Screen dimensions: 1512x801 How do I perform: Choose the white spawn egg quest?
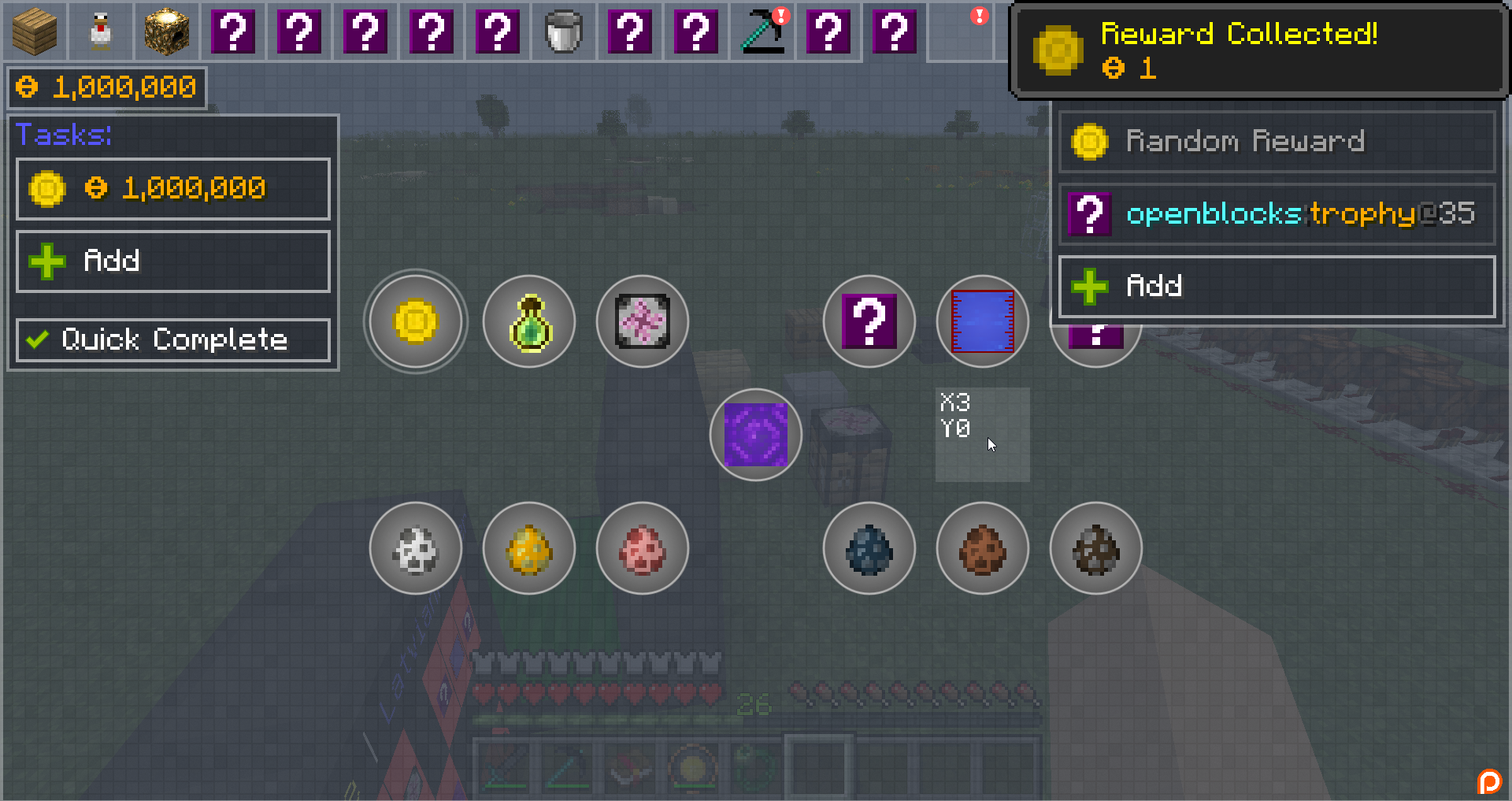tap(416, 548)
